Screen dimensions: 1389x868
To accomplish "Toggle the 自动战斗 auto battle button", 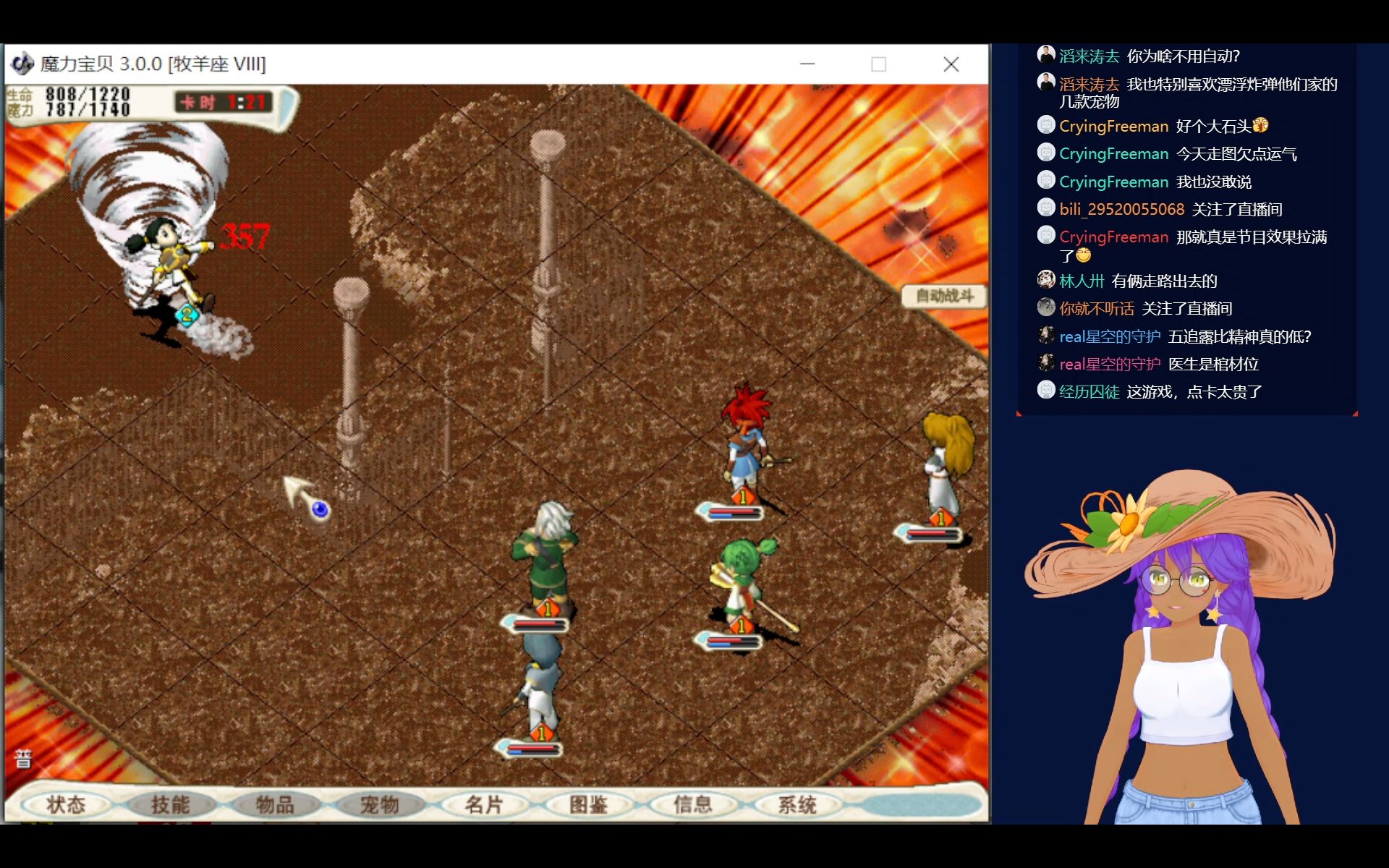I will click(944, 296).
